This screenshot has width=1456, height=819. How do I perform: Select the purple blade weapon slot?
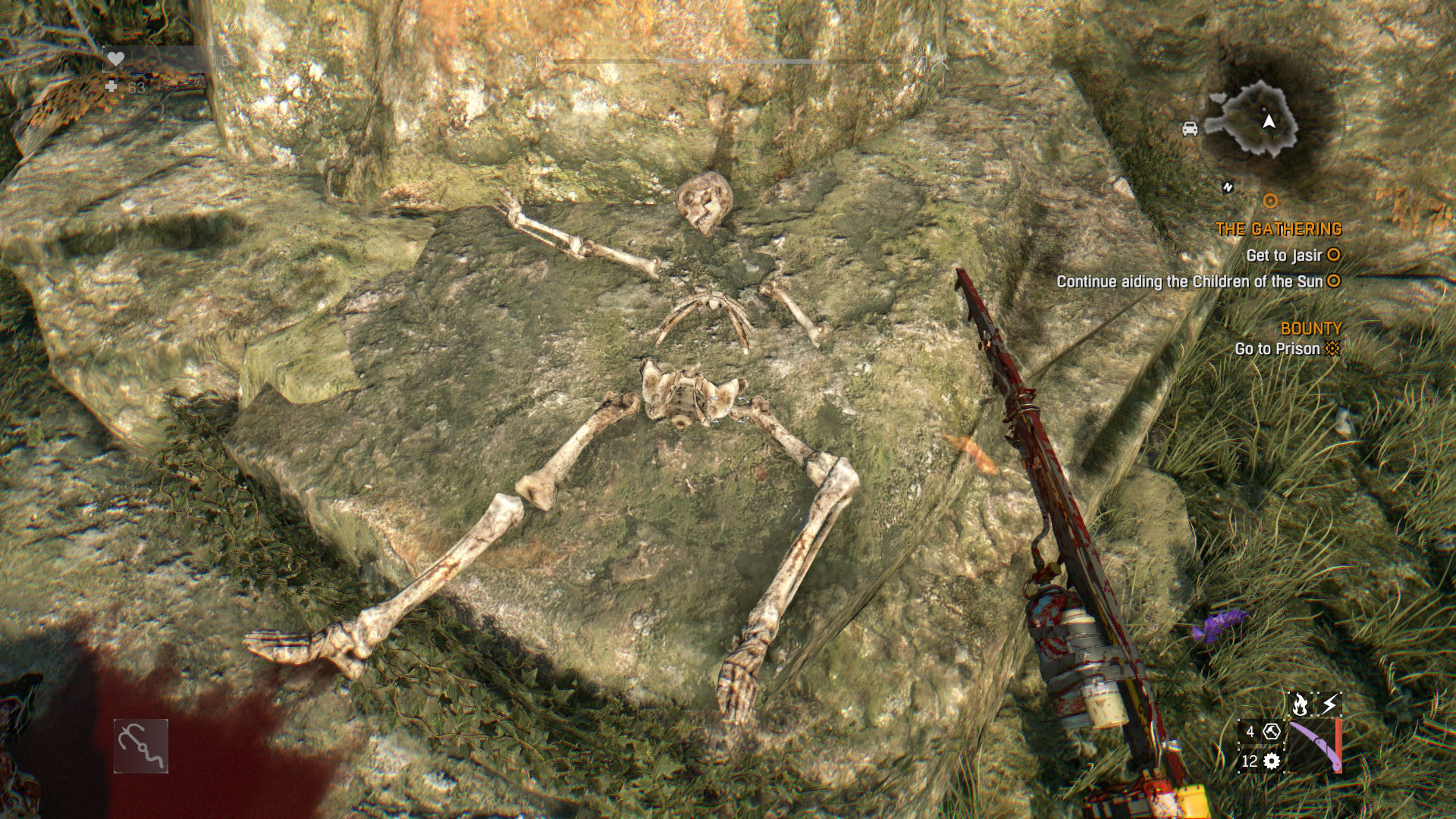(x=1314, y=746)
